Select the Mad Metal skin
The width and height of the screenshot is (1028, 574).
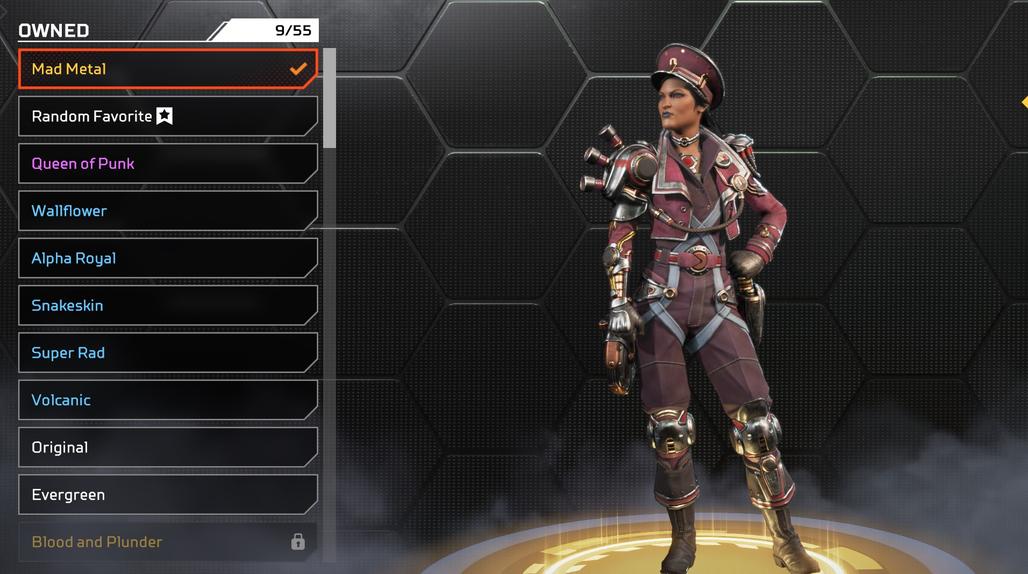pyautogui.click(x=167, y=69)
